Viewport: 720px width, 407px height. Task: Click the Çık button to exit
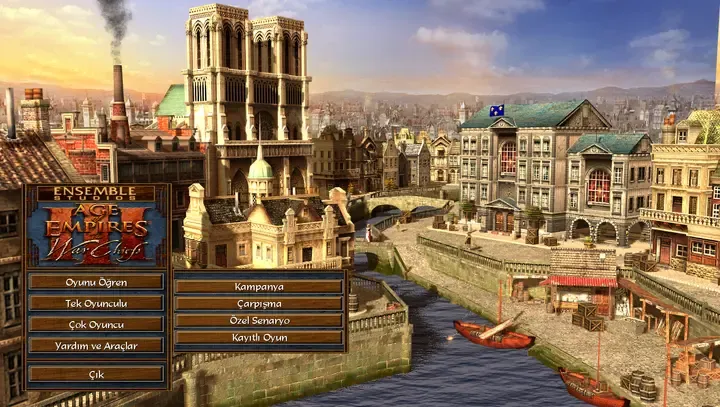(x=96, y=374)
